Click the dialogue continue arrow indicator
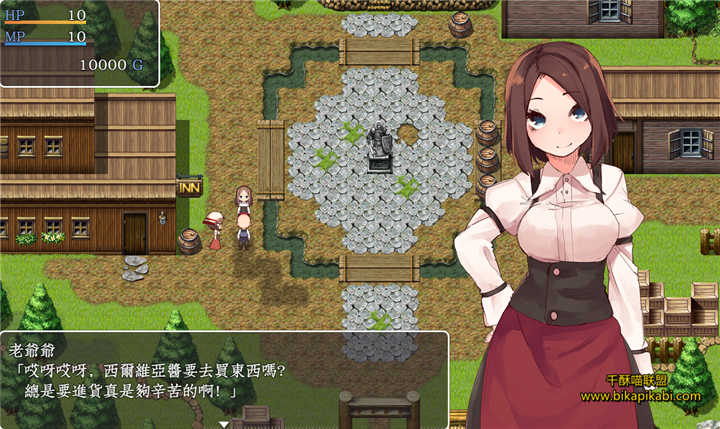Screen dimensions: 720x429 [x=224, y=423]
